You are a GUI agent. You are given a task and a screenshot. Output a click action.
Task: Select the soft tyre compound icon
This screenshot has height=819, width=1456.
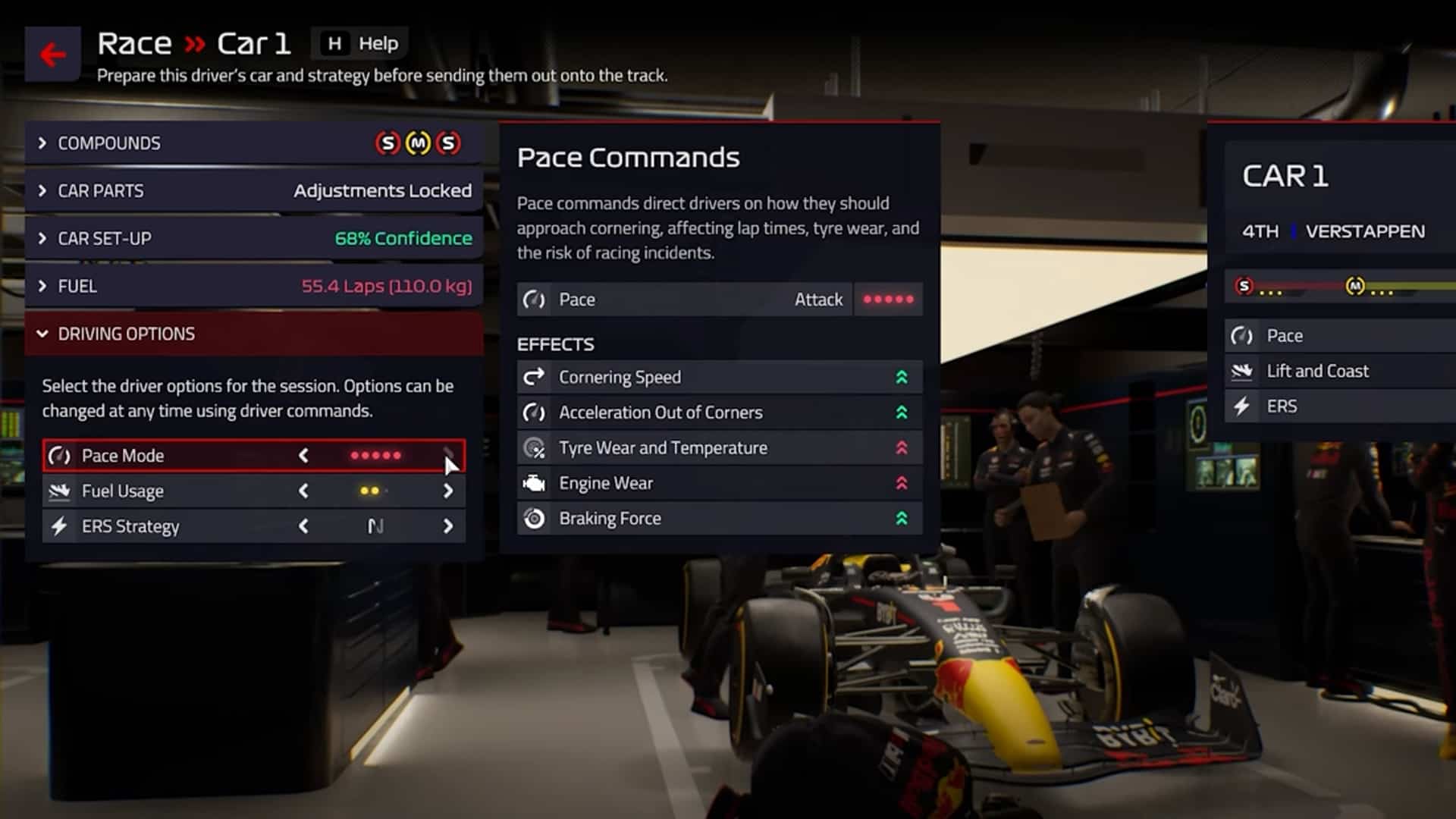(x=388, y=143)
